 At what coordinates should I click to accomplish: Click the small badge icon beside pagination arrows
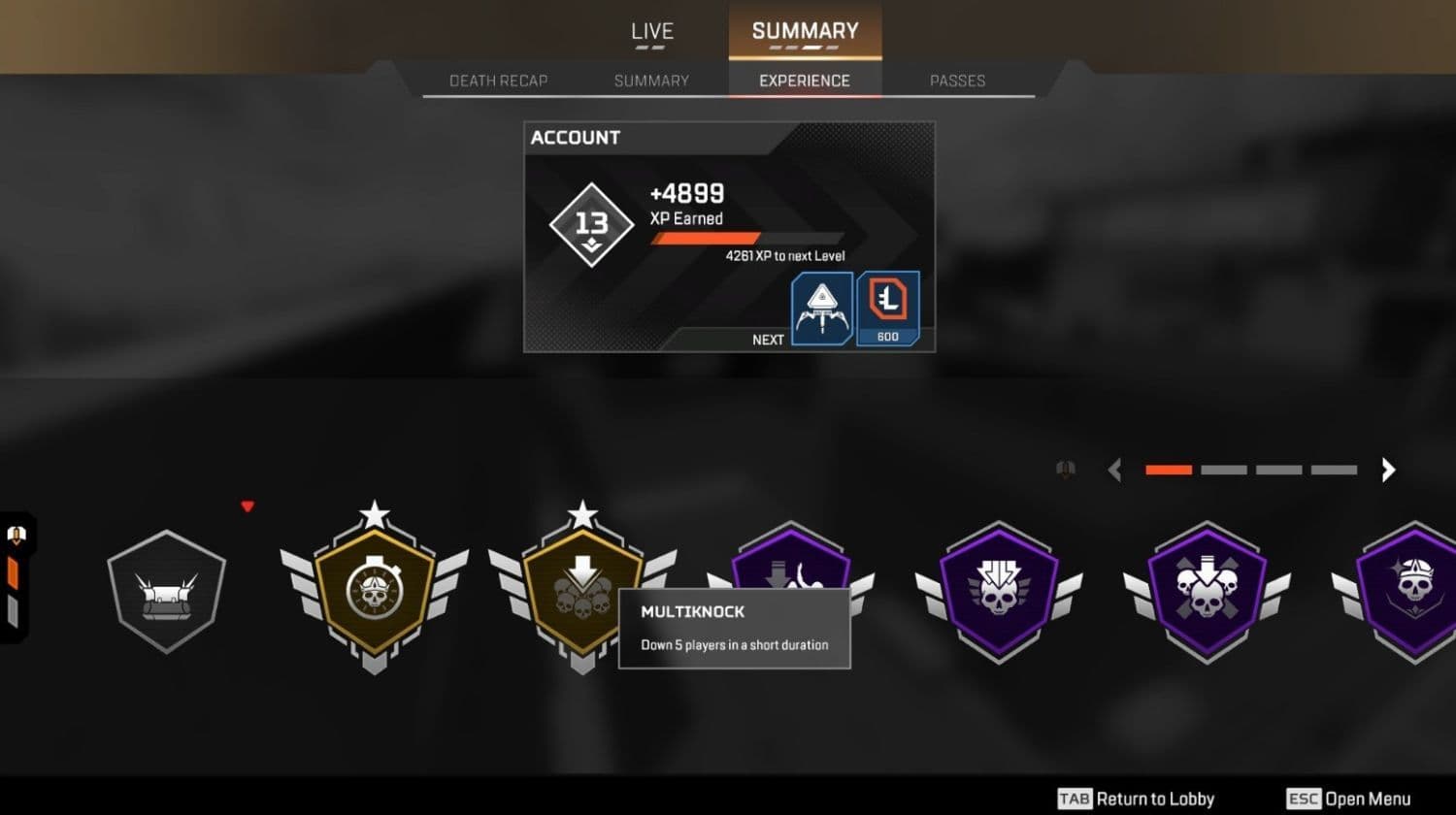(1065, 470)
